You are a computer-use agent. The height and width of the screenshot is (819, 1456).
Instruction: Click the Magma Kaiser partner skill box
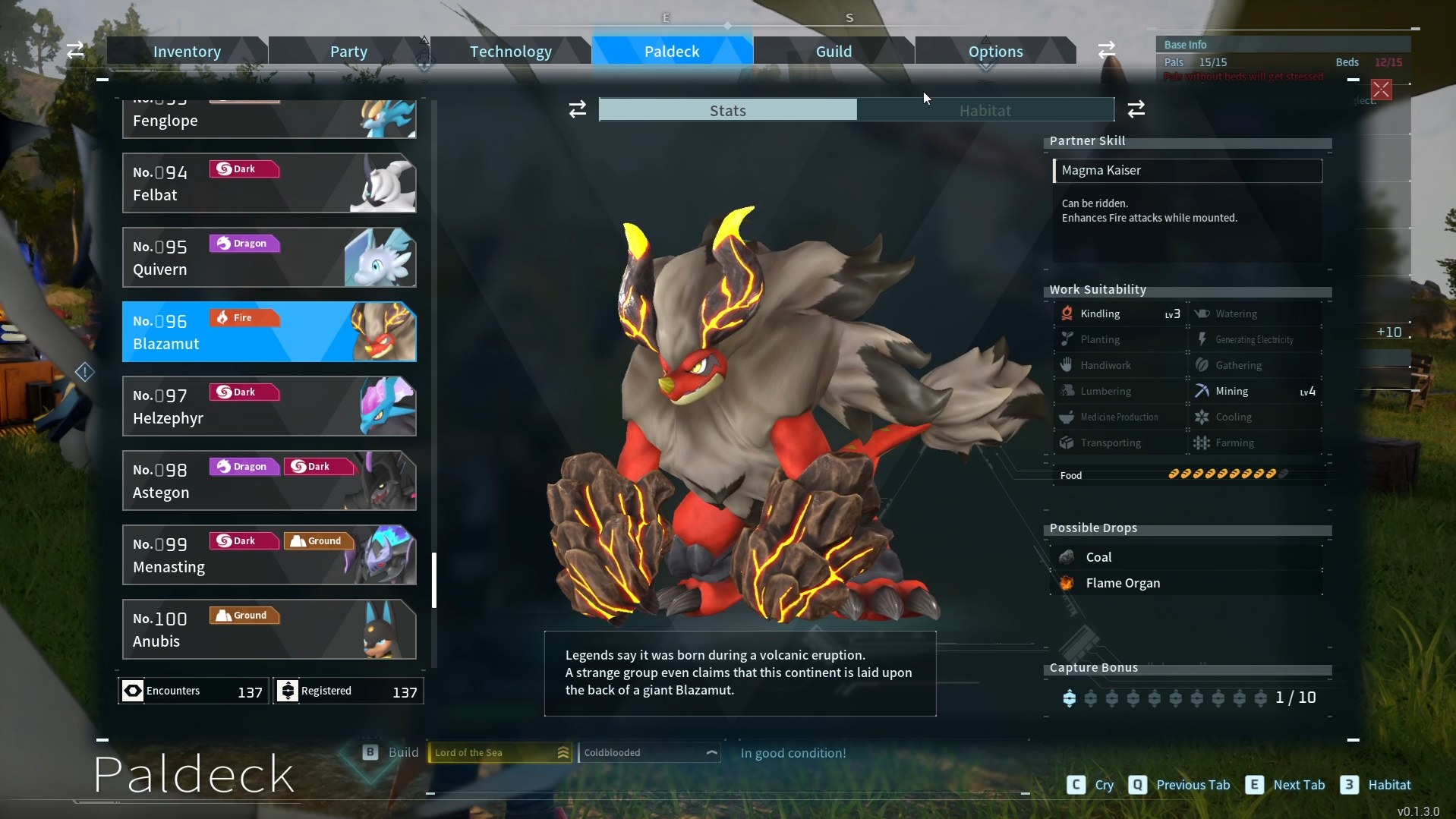1187,171
